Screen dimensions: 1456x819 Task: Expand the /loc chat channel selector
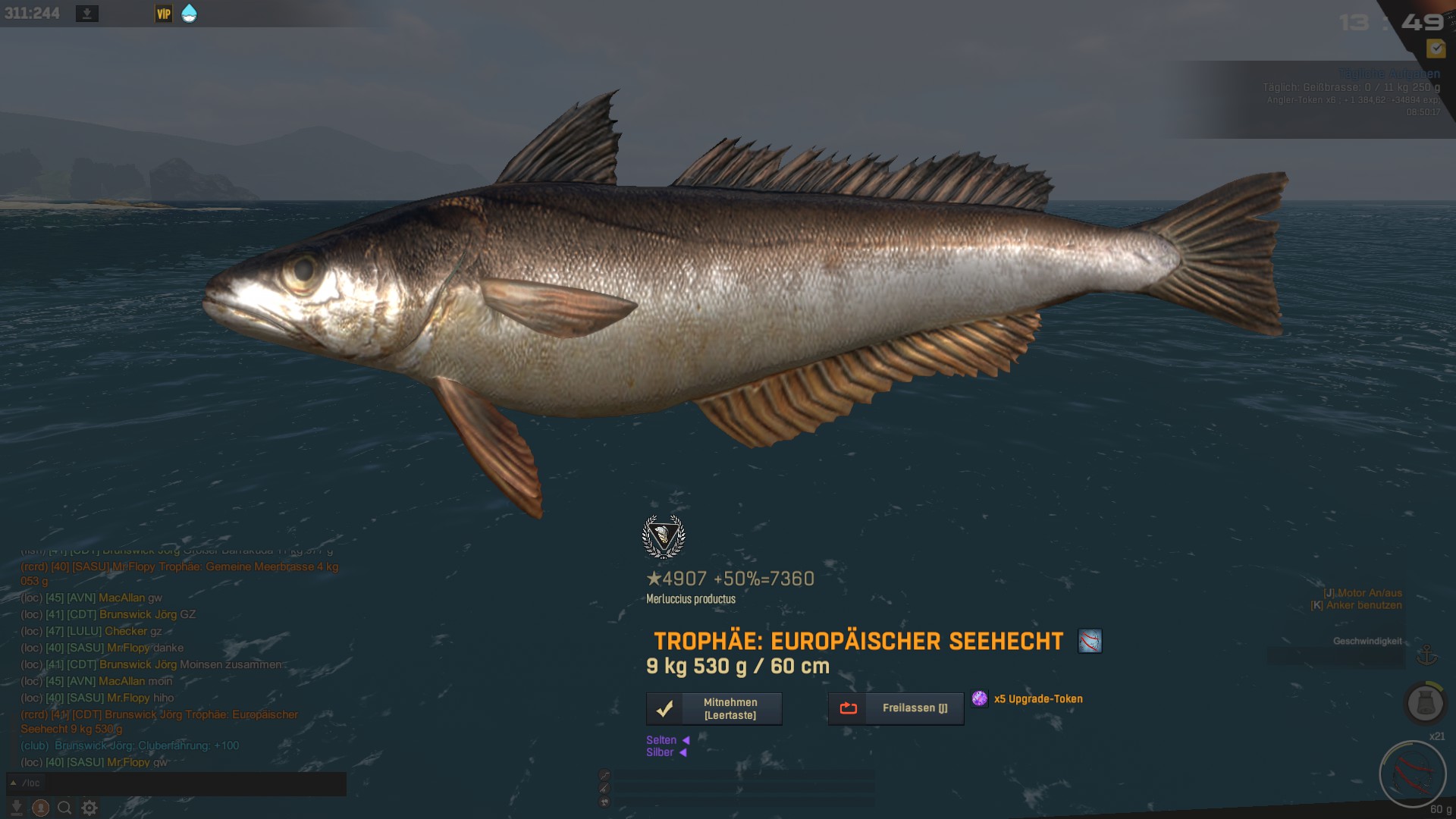coord(26,783)
